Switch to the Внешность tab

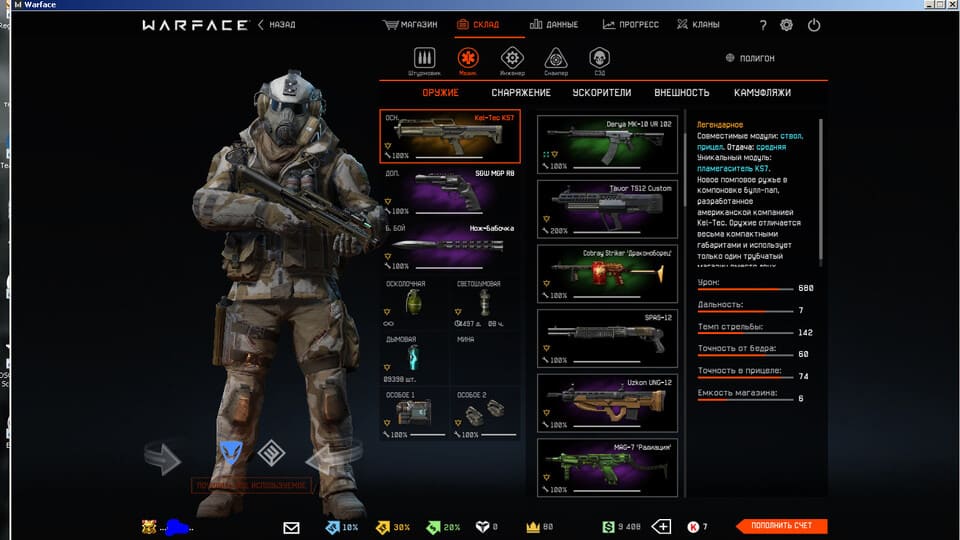tap(681, 93)
